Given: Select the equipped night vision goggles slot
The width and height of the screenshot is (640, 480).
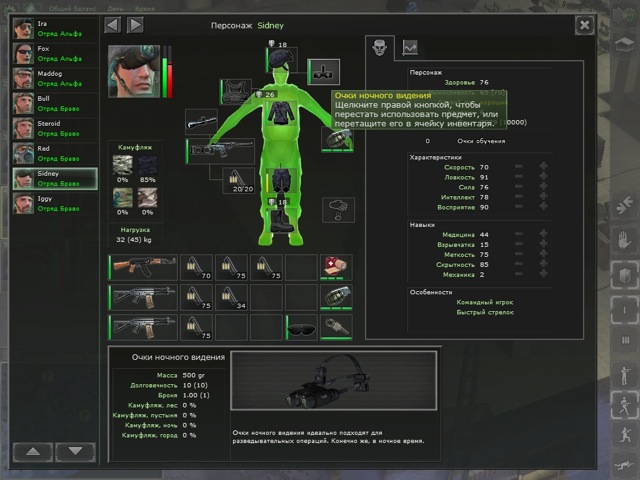Looking at the screenshot, I should click(323, 71).
